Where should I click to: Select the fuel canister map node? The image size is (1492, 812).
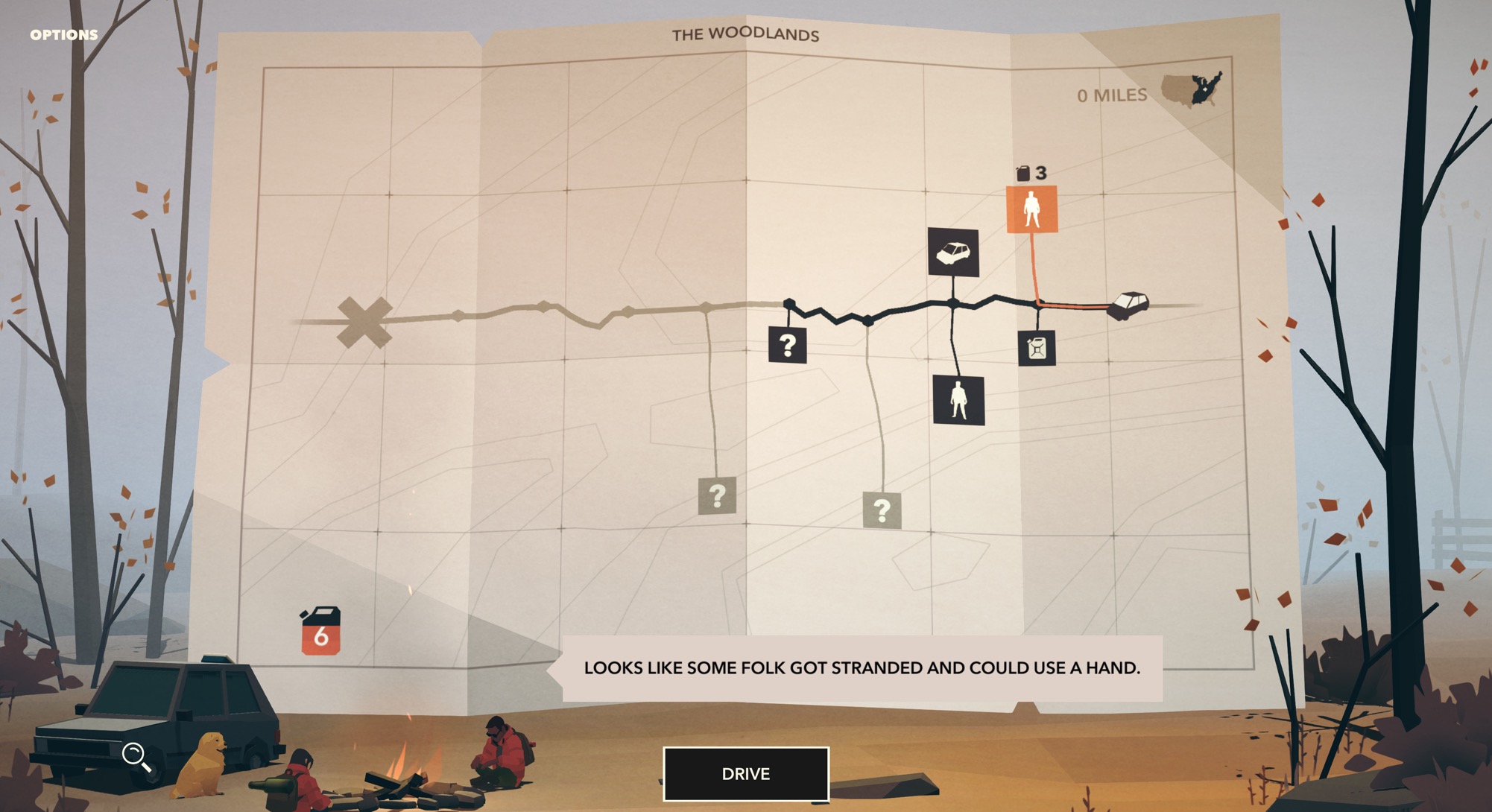1037,348
